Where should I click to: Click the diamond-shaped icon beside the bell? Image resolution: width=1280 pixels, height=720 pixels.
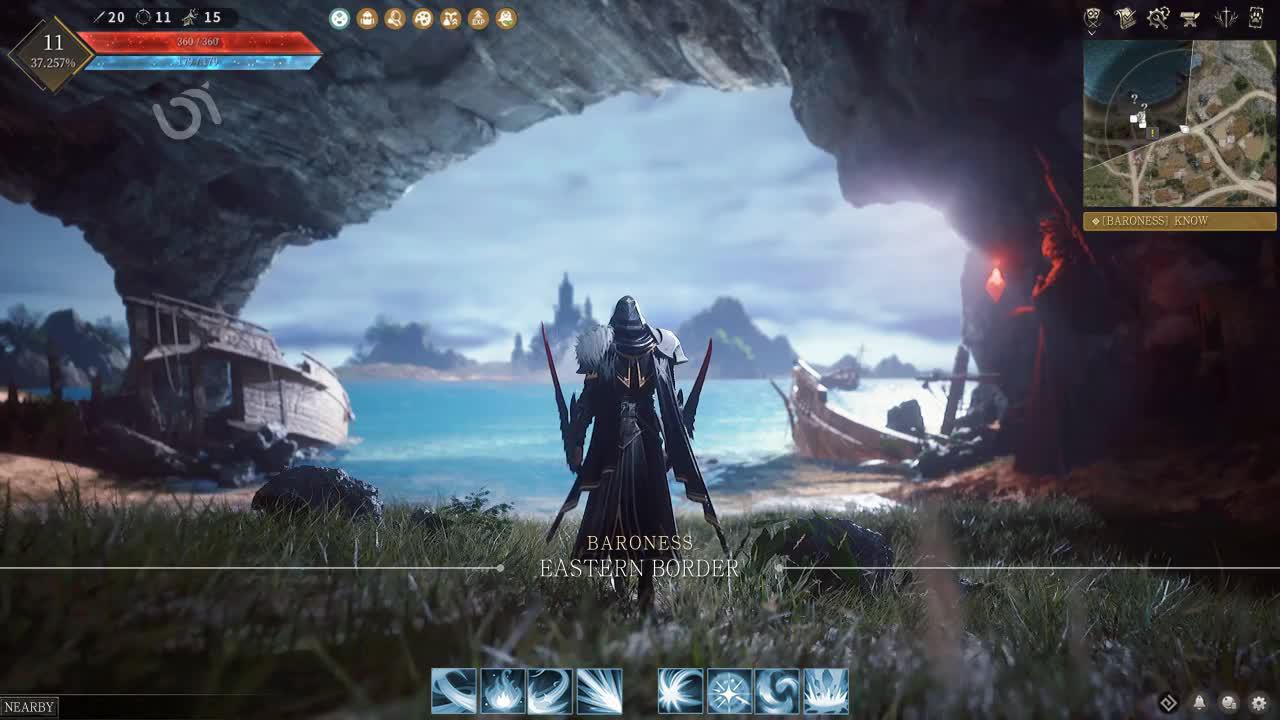coord(1168,703)
